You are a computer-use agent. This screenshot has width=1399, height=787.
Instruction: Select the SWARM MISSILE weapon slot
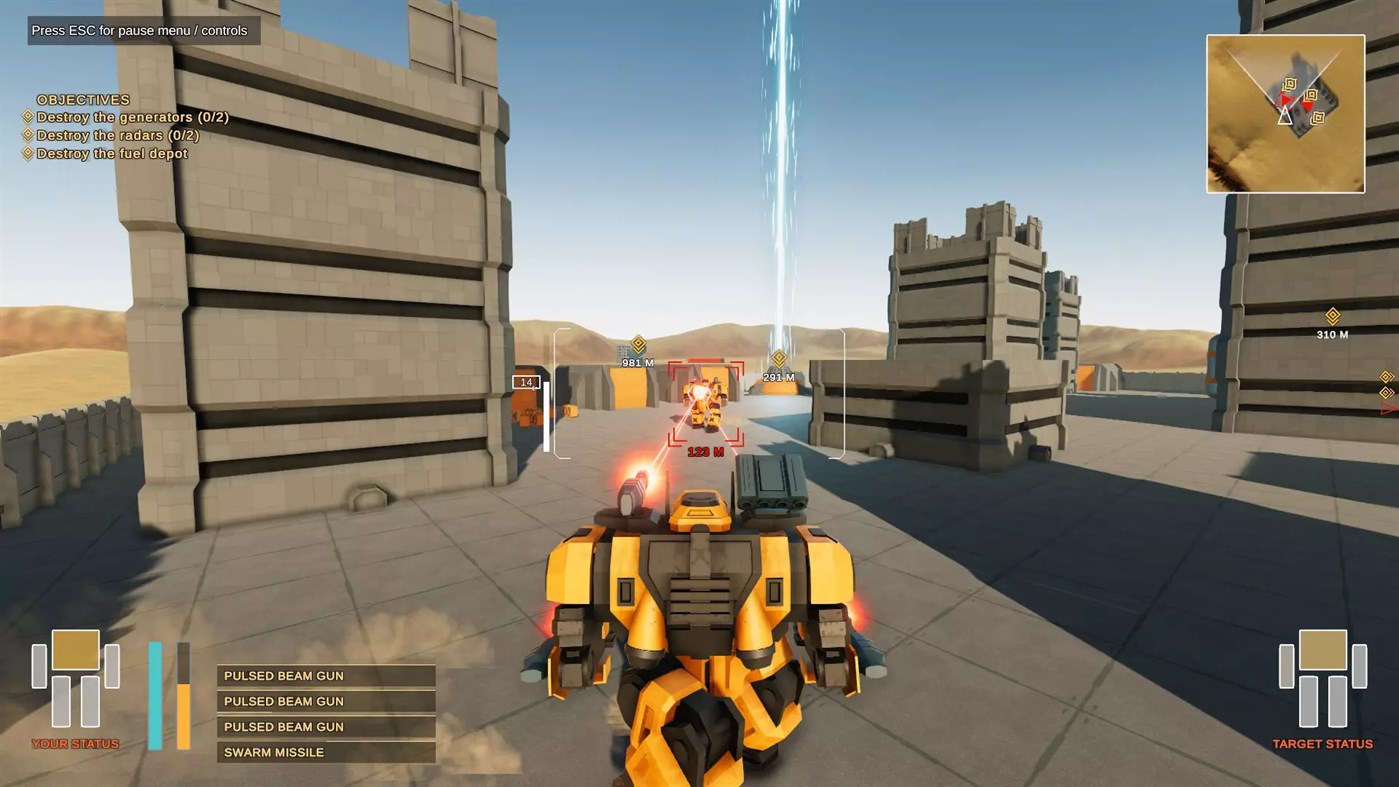click(273, 752)
